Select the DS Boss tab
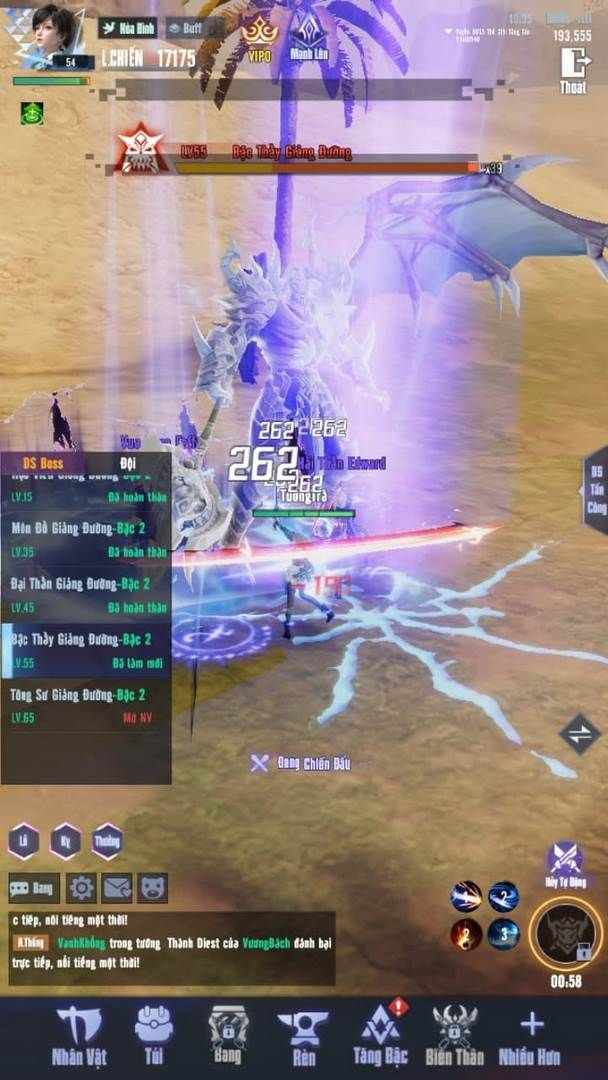Screen dimensions: 608x1080 pos(44,463)
